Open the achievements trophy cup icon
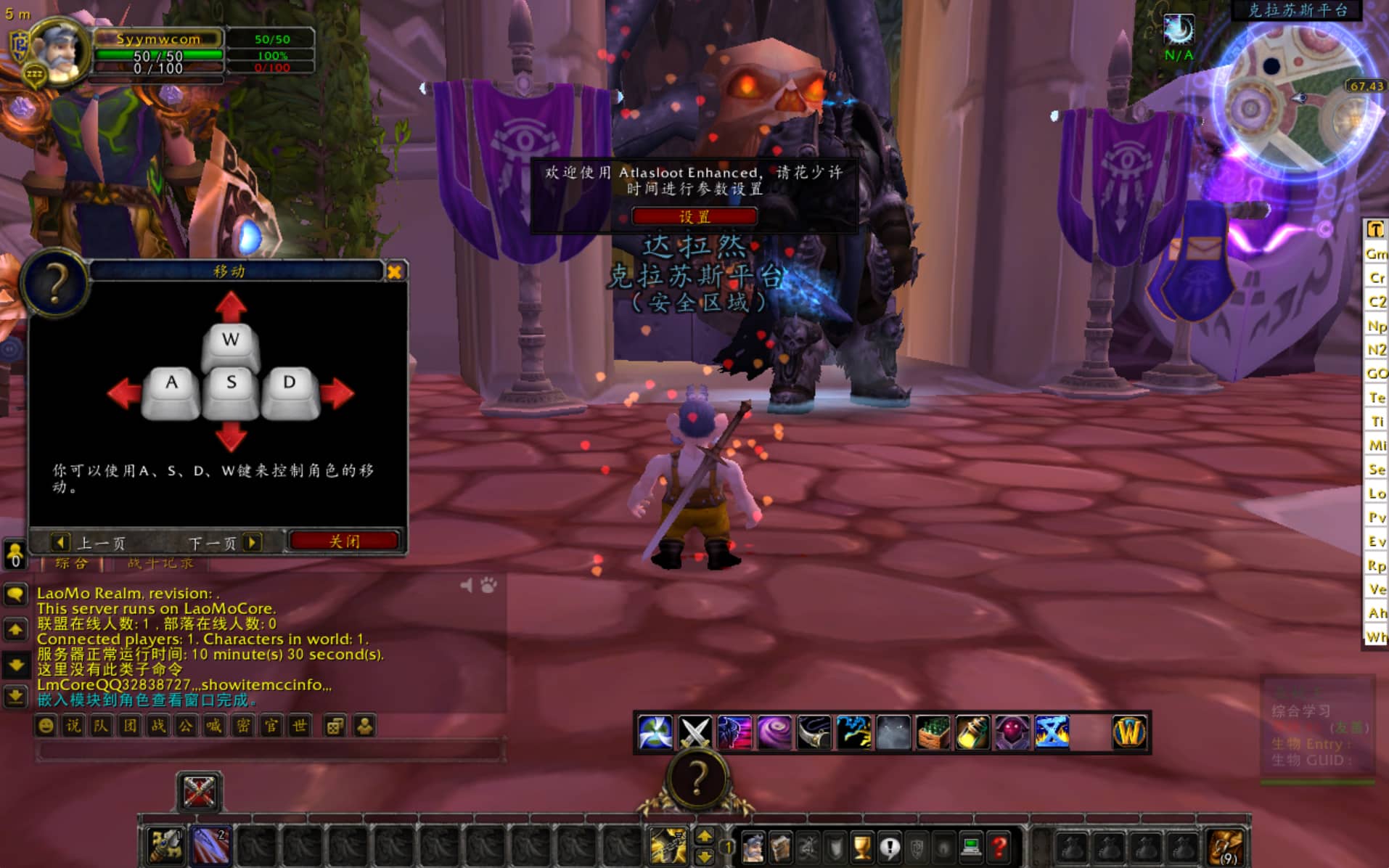The height and width of the screenshot is (868, 1389). (x=862, y=847)
